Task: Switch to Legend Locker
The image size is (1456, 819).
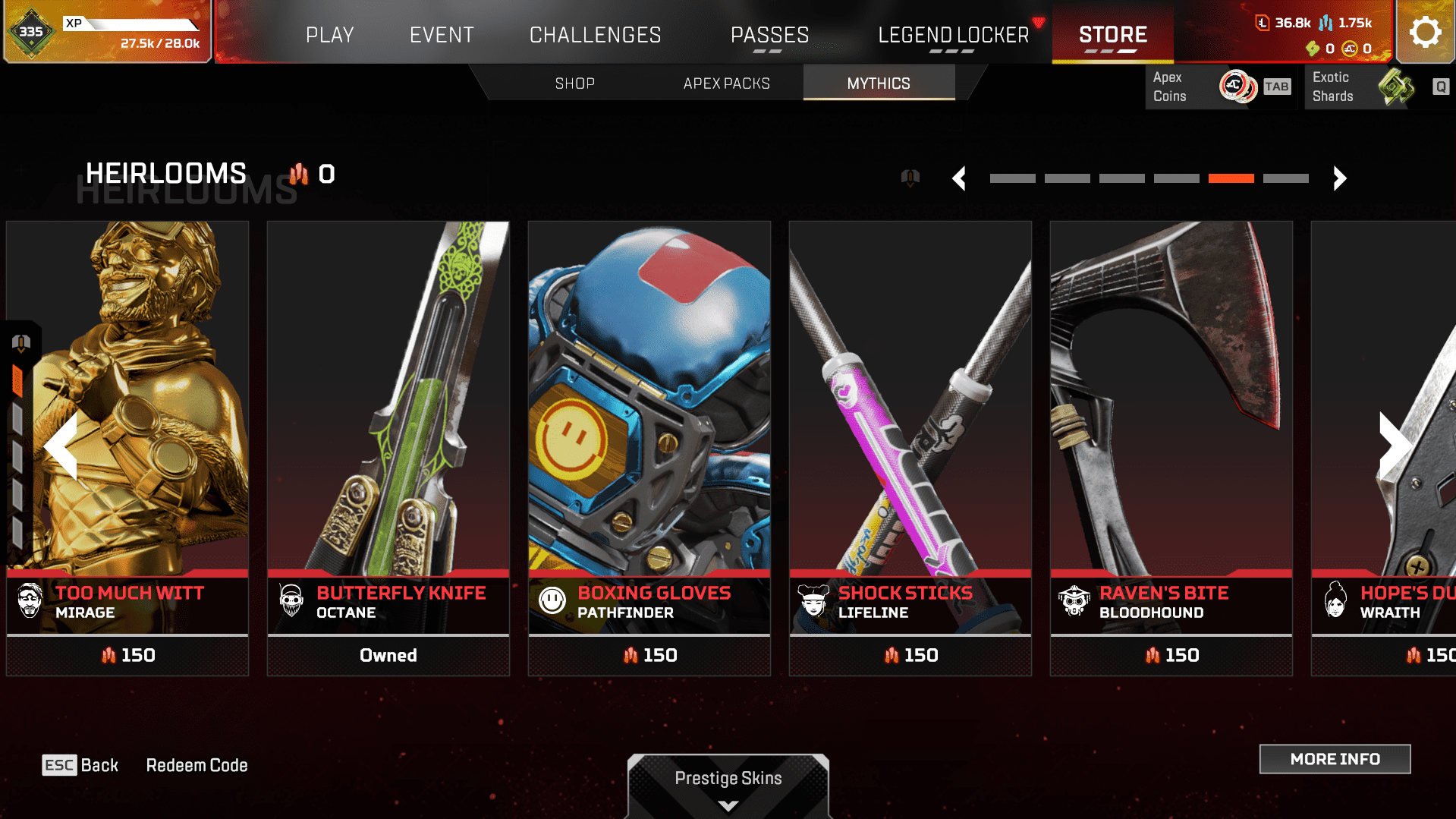Action: click(953, 35)
